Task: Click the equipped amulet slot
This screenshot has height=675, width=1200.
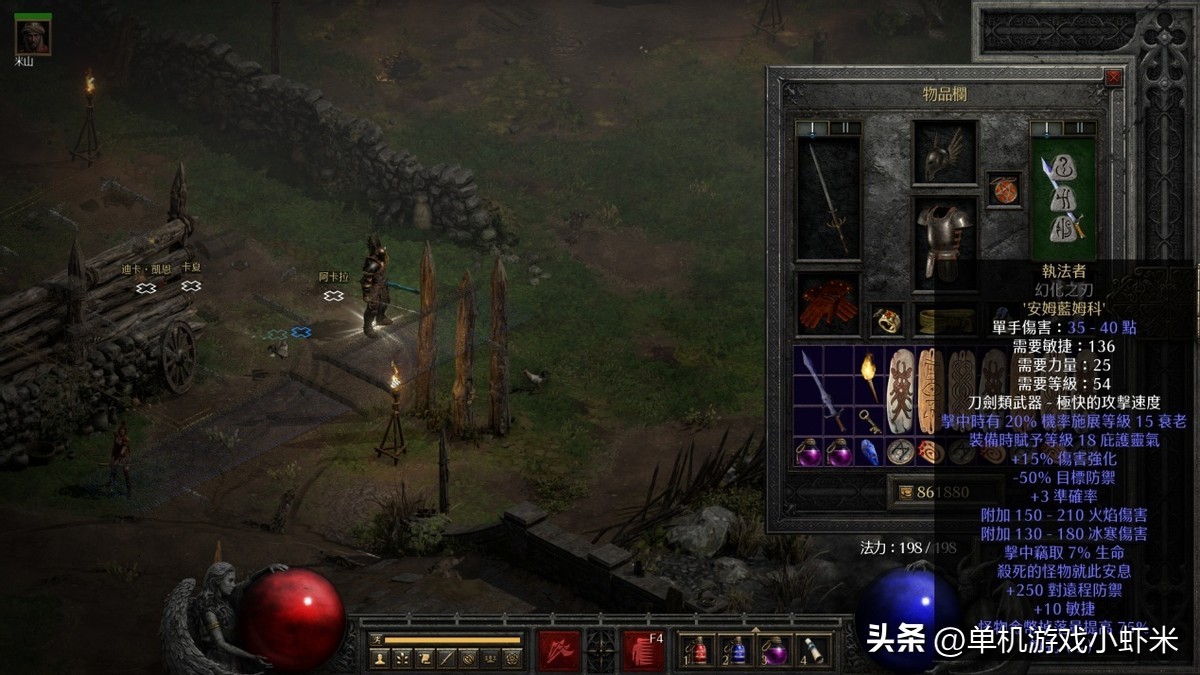Action: pyautogui.click(x=1004, y=189)
